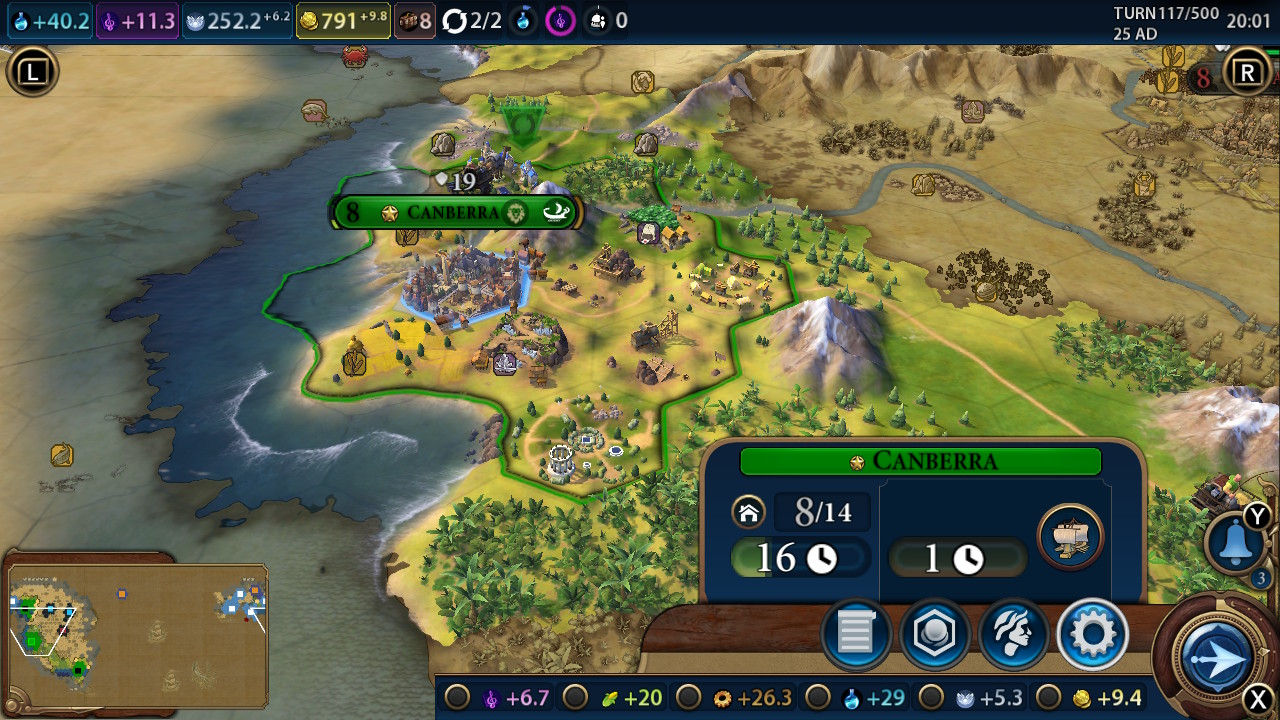
Task: Open the manage citizens head icon
Action: [x=1013, y=634]
